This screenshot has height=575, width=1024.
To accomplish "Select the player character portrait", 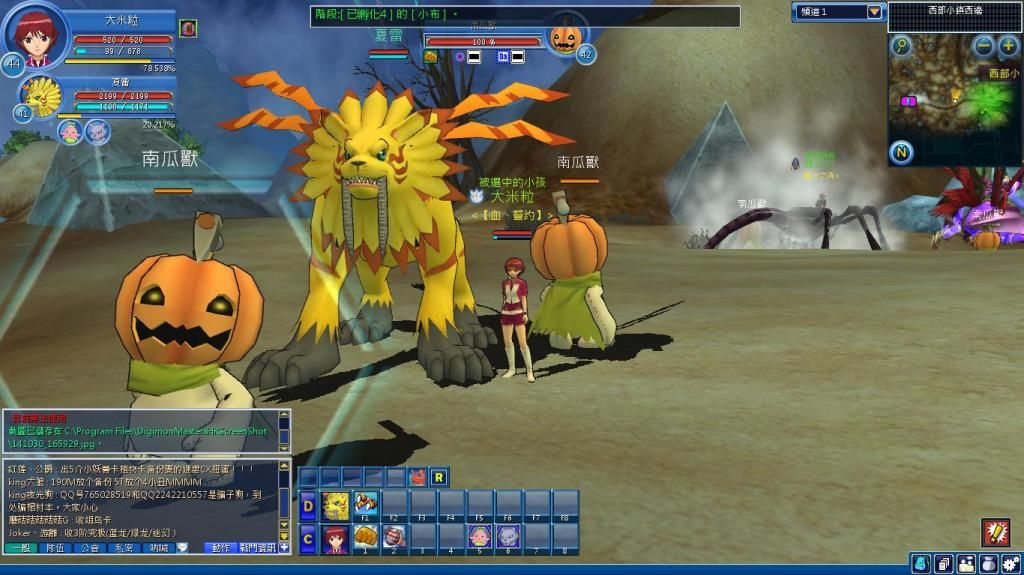I will pyautogui.click(x=36, y=35).
